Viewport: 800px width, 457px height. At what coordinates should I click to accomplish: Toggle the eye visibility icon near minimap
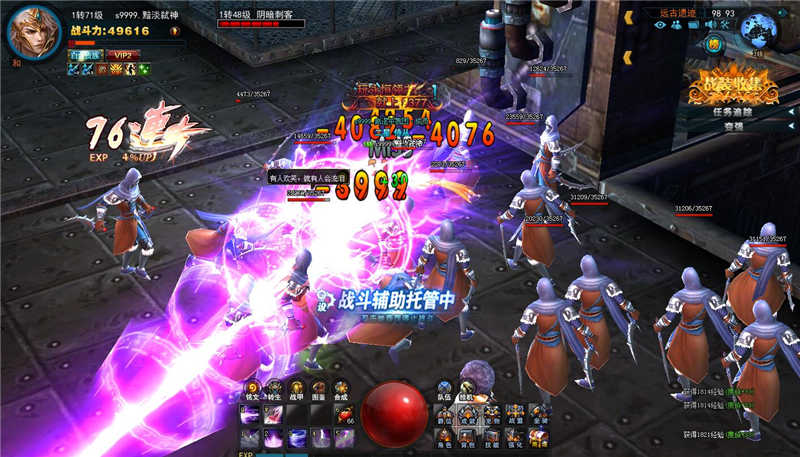click(660, 25)
